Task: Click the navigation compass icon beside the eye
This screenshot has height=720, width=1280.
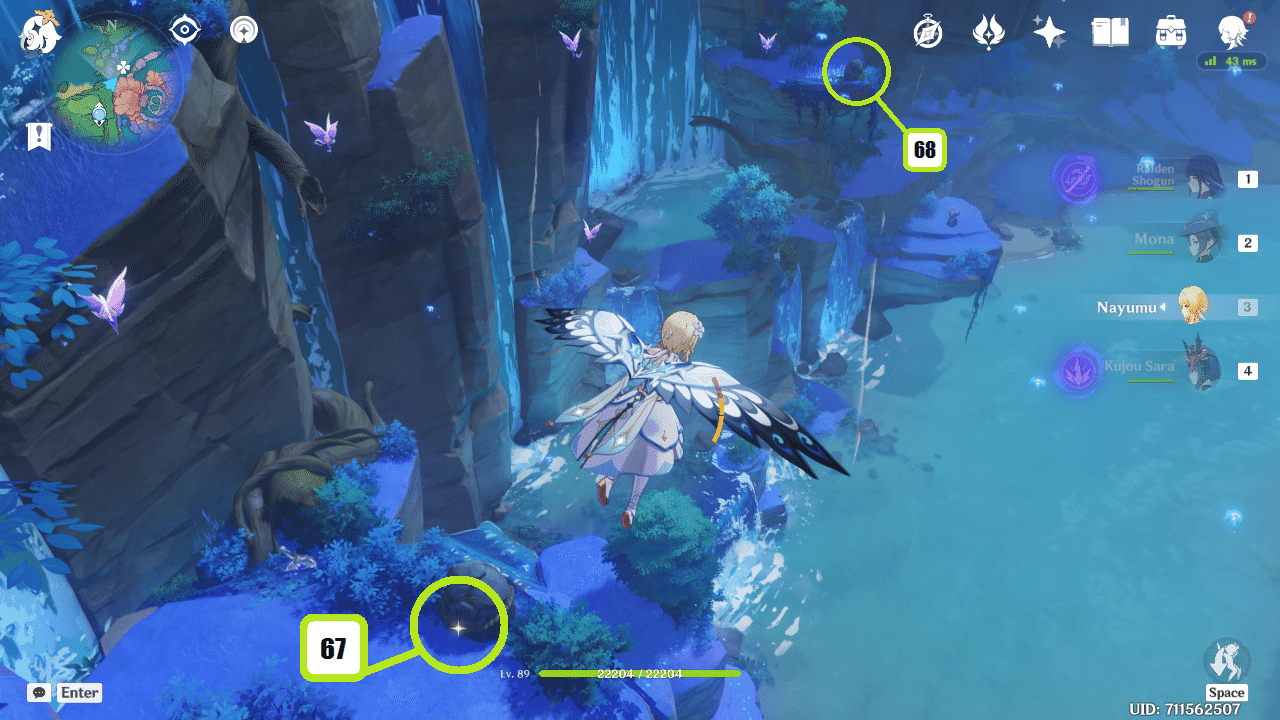Action: pyautogui.click(x=243, y=30)
